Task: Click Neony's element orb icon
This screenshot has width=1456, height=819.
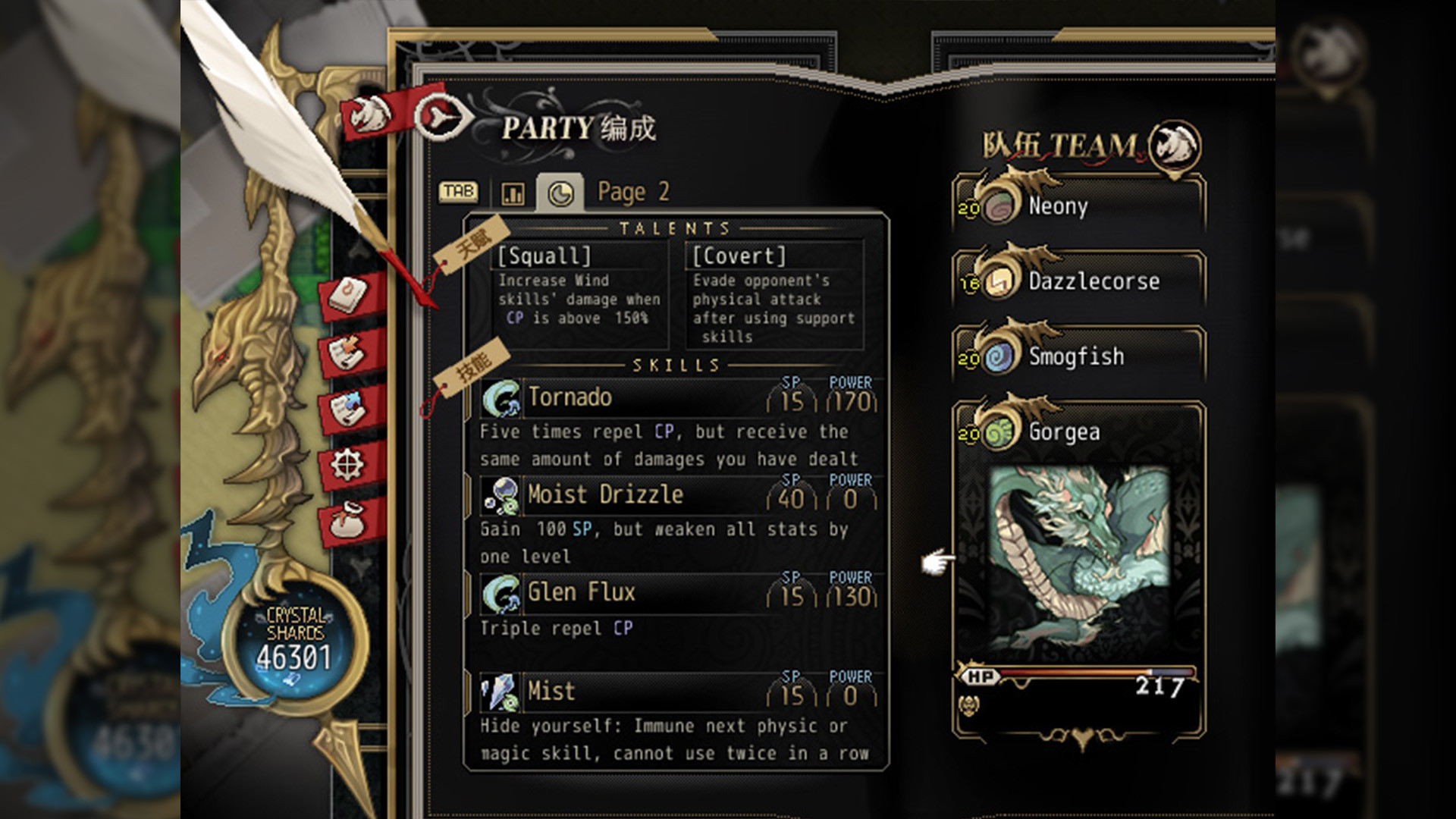Action: pos(998,204)
